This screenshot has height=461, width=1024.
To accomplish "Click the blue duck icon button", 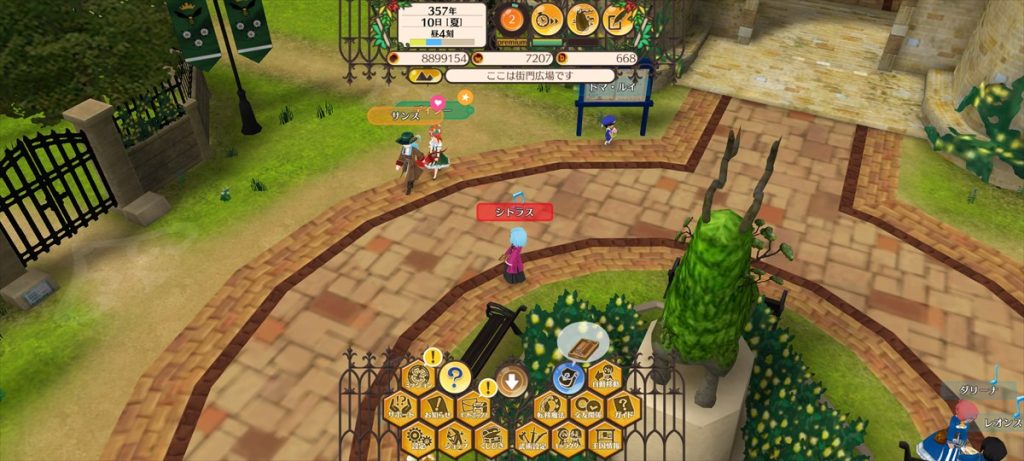I will click(x=568, y=378).
